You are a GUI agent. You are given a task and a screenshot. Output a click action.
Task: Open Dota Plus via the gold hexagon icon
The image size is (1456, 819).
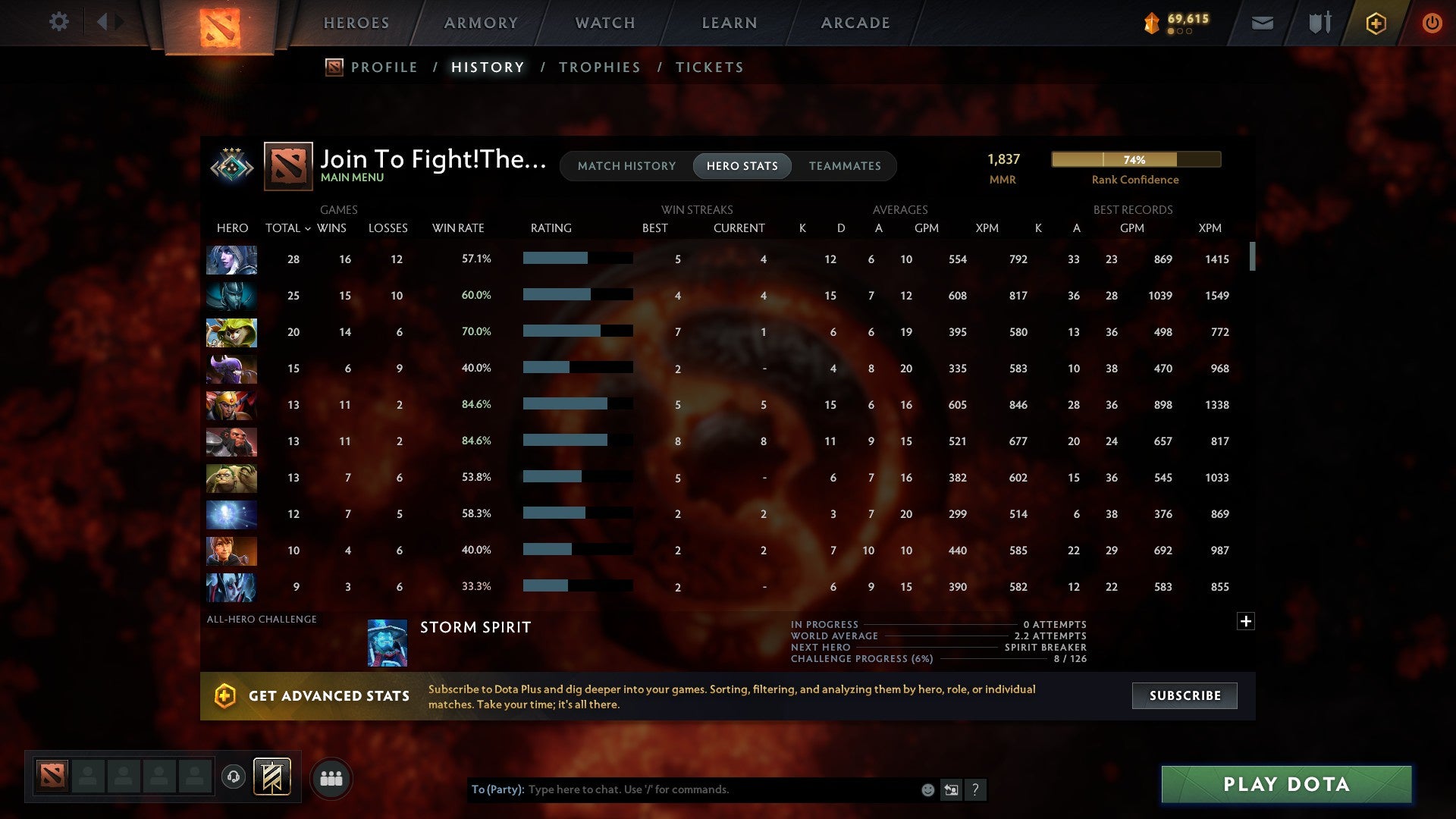click(1376, 23)
